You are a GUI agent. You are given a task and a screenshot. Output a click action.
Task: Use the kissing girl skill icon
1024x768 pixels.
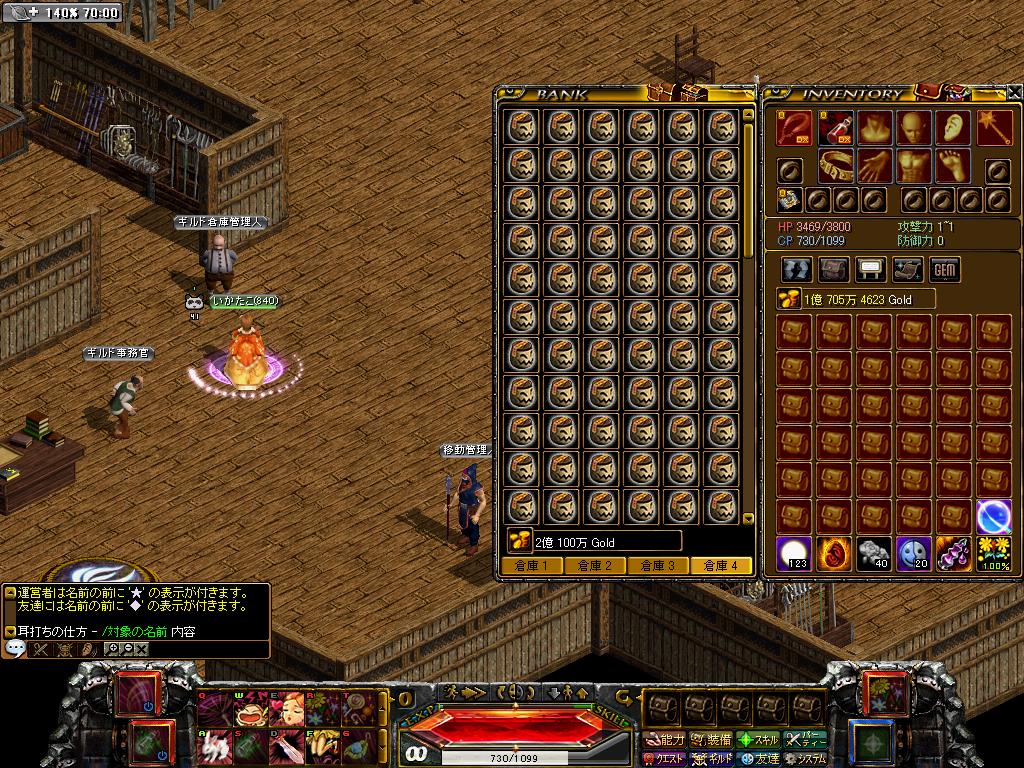287,709
